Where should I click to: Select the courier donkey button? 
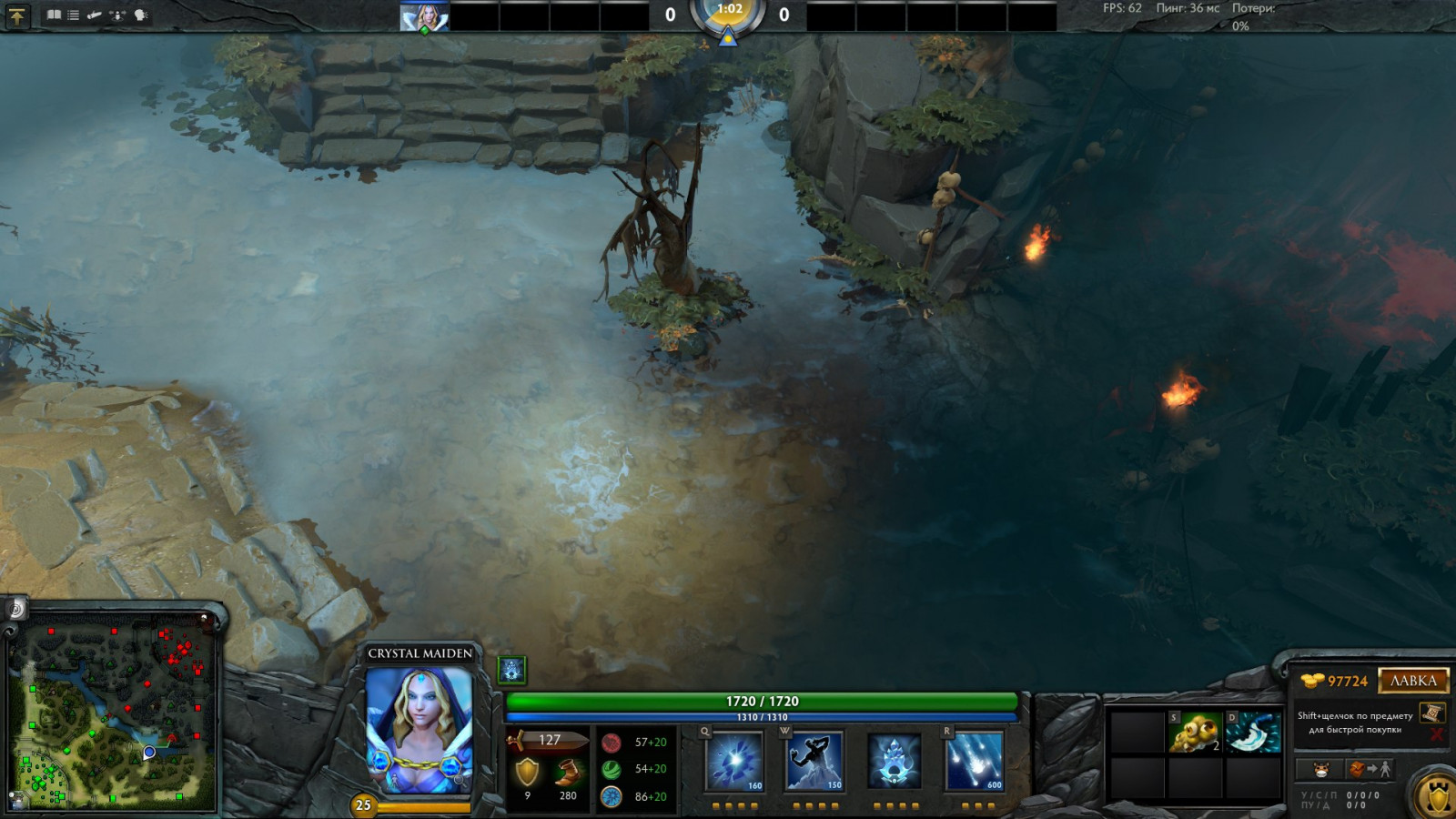pyautogui.click(x=1321, y=770)
